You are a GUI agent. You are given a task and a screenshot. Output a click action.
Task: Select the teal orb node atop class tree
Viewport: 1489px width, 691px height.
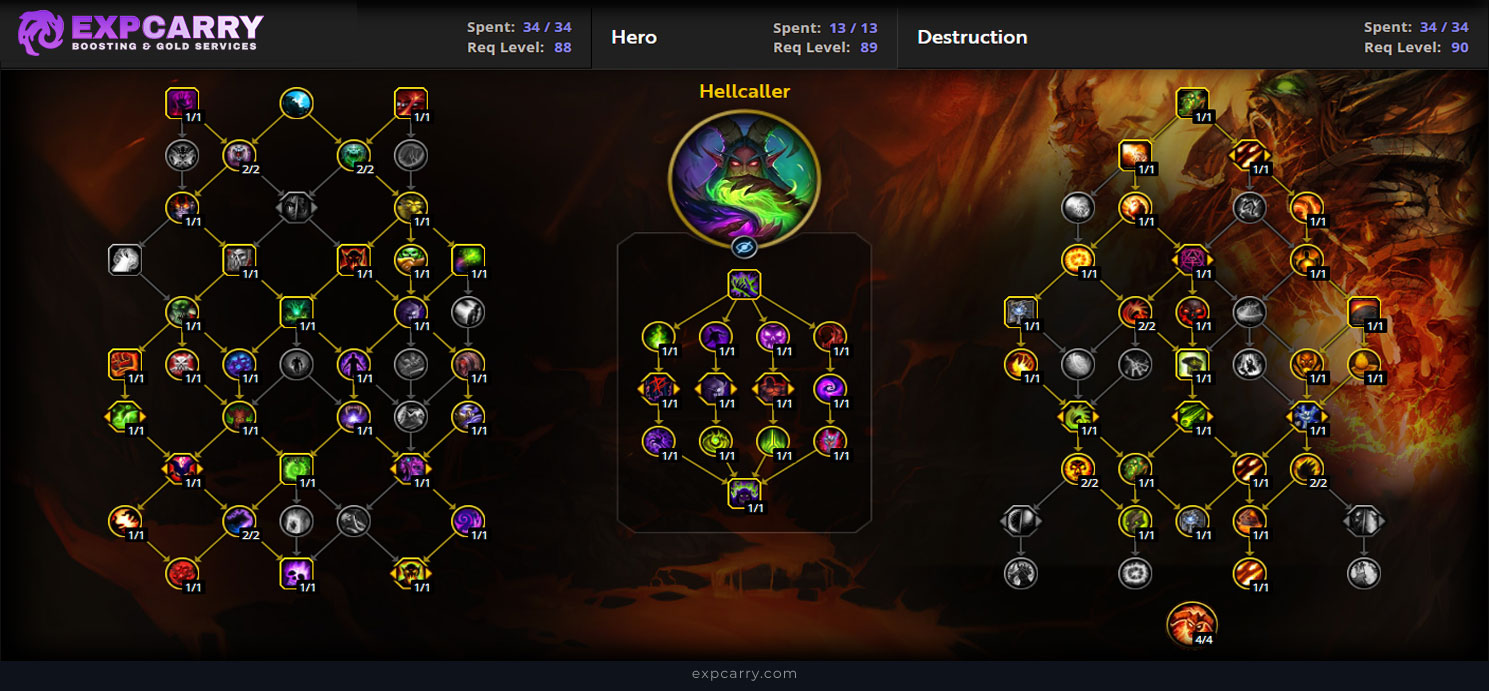tap(296, 102)
